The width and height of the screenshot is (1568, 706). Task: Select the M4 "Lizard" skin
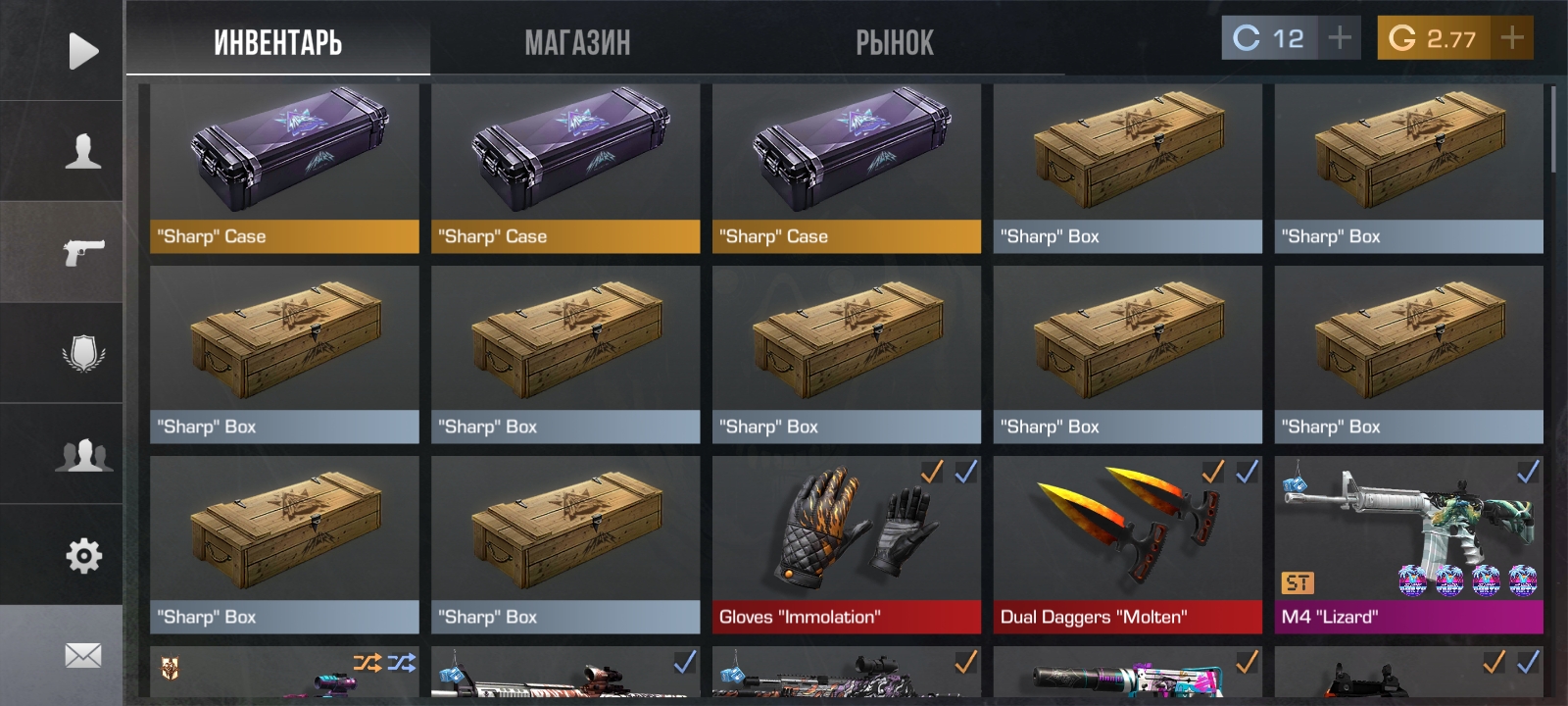pyautogui.click(x=1408, y=544)
